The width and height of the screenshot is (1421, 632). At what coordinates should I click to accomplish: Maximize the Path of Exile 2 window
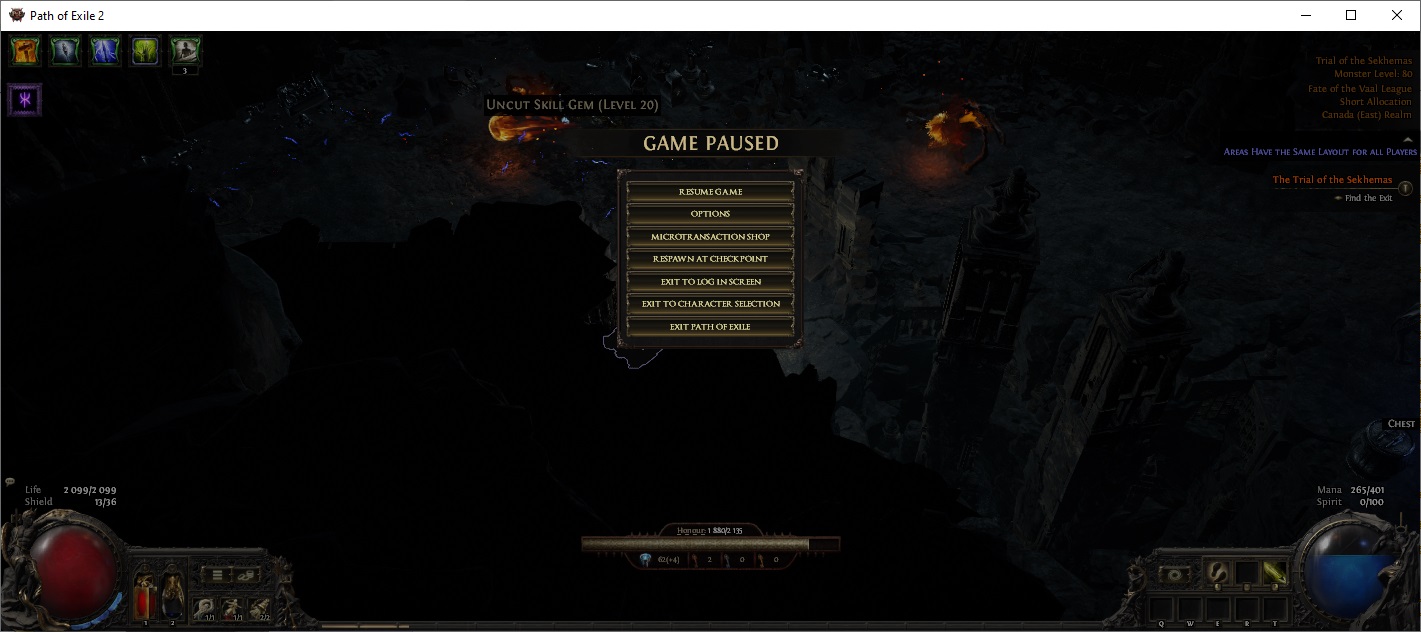(x=1351, y=15)
